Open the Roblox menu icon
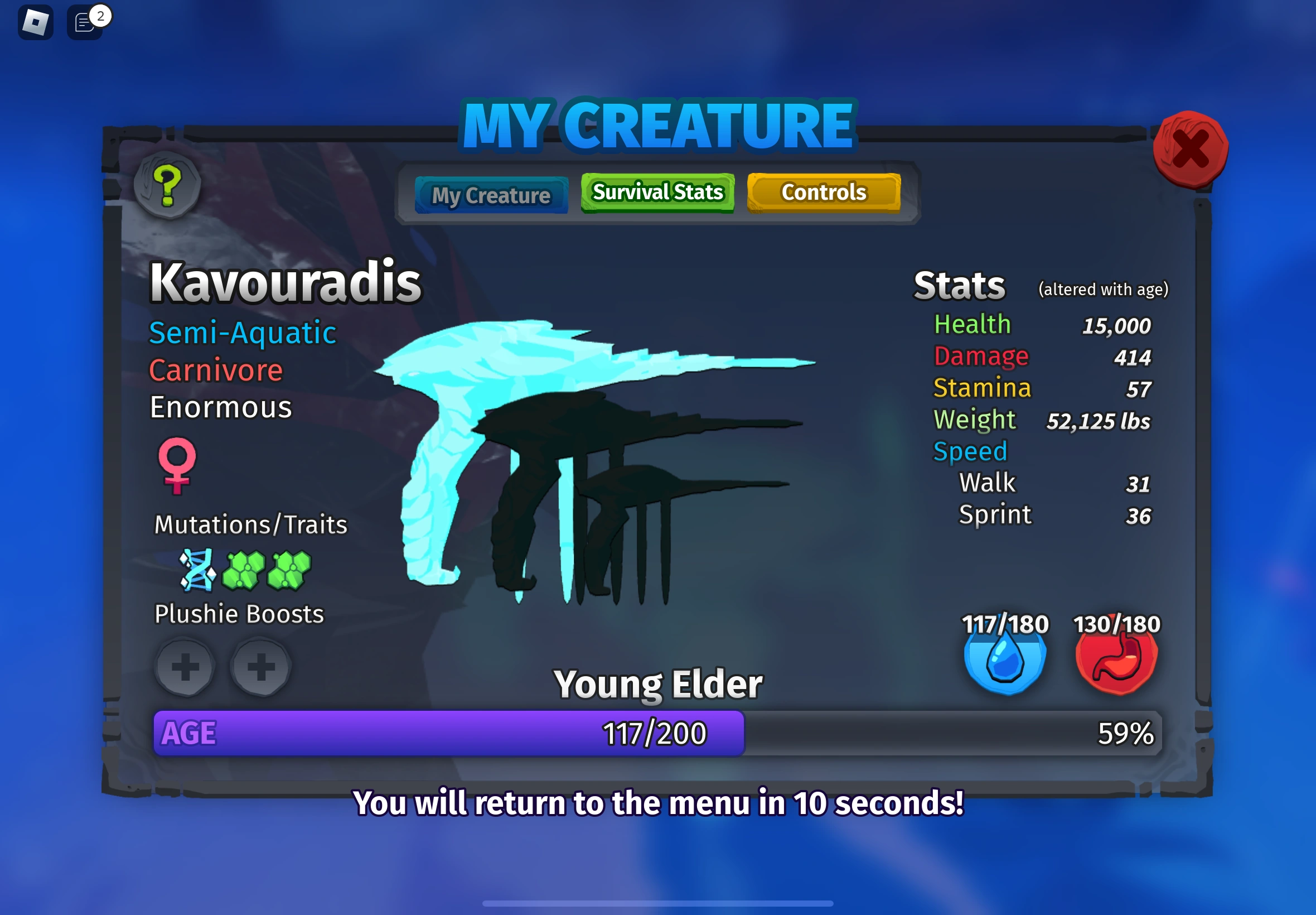This screenshot has width=1316, height=915. point(36,21)
